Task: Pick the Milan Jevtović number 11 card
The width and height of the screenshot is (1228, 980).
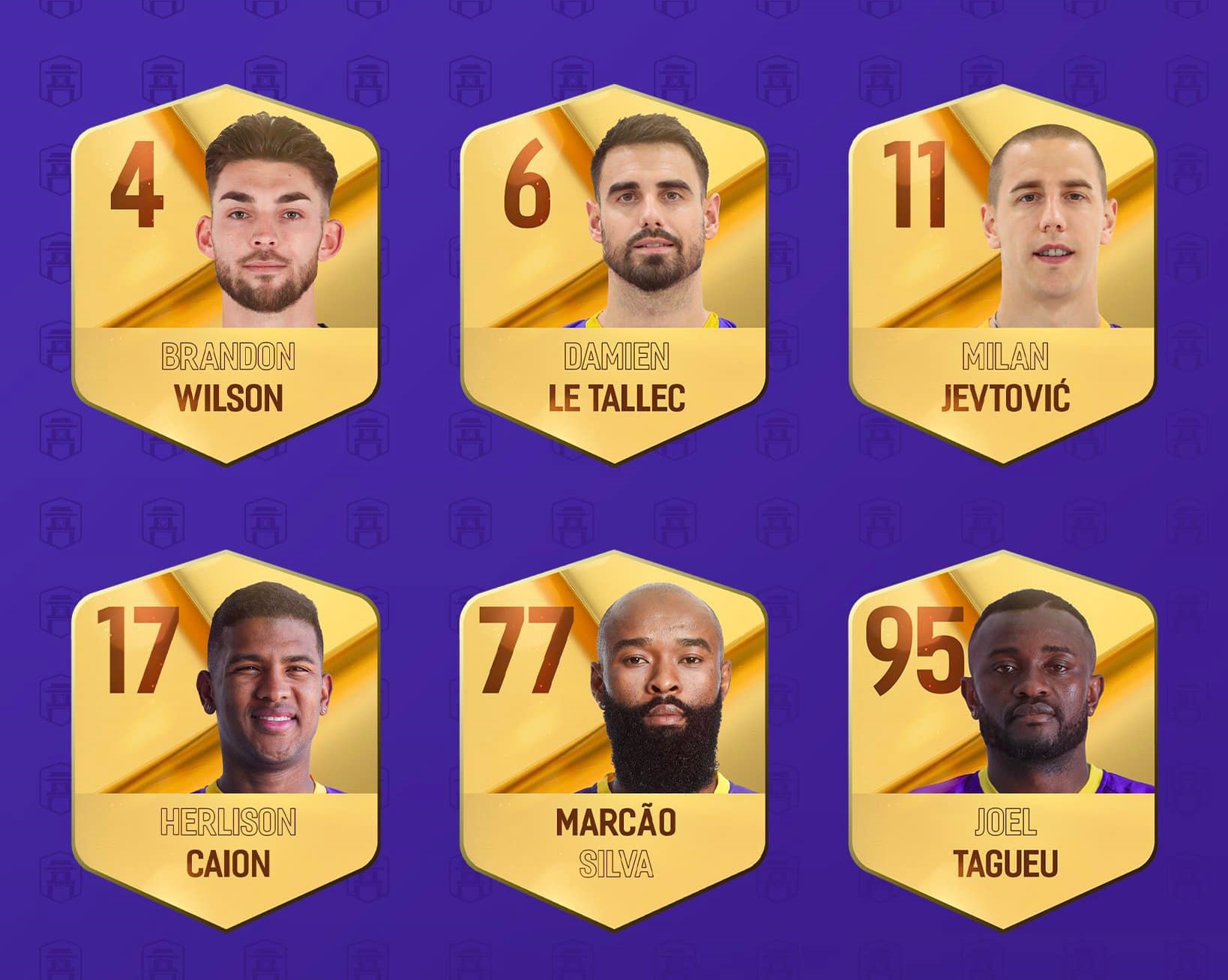Action: 1002,274
